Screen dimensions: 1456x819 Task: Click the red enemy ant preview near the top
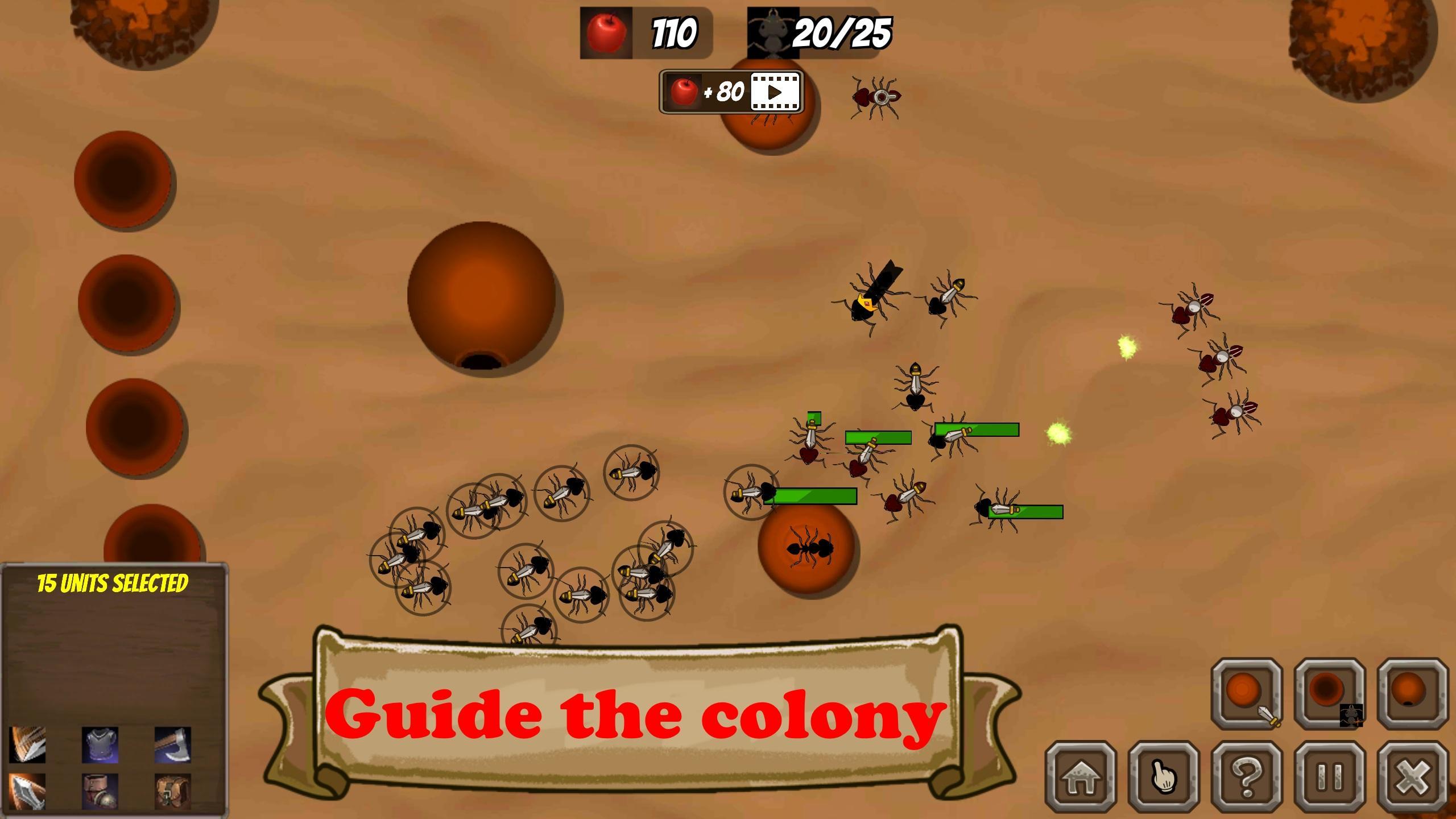point(876,97)
